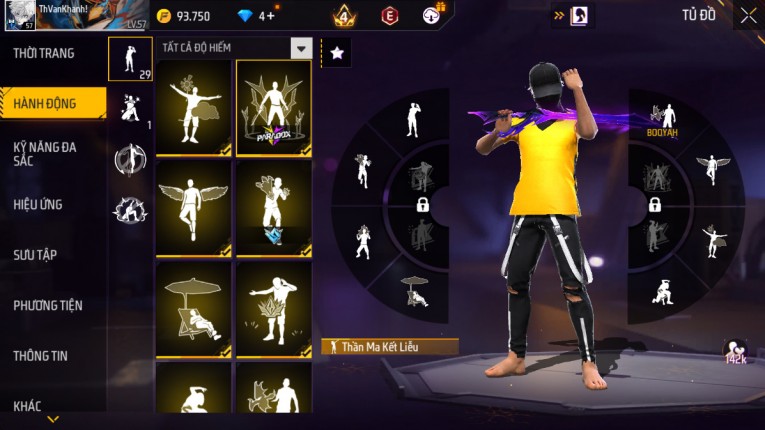Pick the beach umbrella lounging emote tile
Viewport: 765px width, 430px height.
pyautogui.click(x=193, y=309)
